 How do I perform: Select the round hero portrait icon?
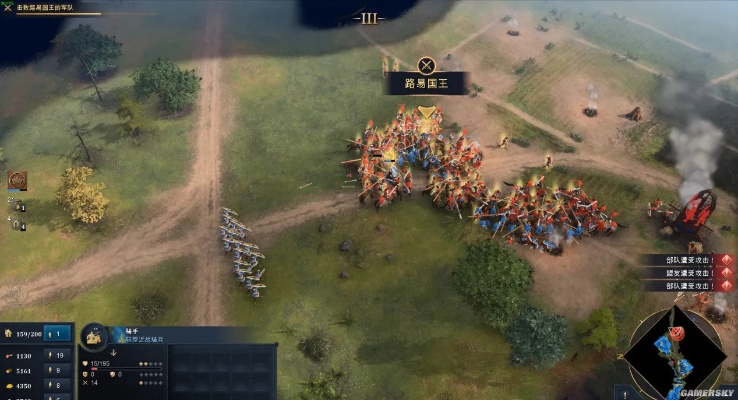(x=17, y=180)
